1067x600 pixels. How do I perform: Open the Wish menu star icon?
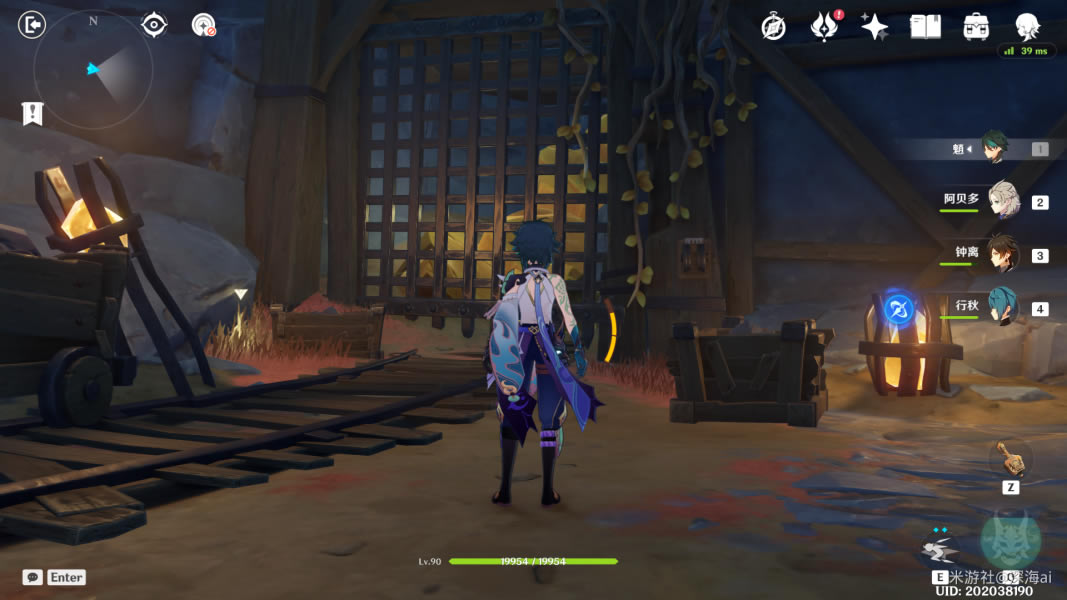[875, 27]
